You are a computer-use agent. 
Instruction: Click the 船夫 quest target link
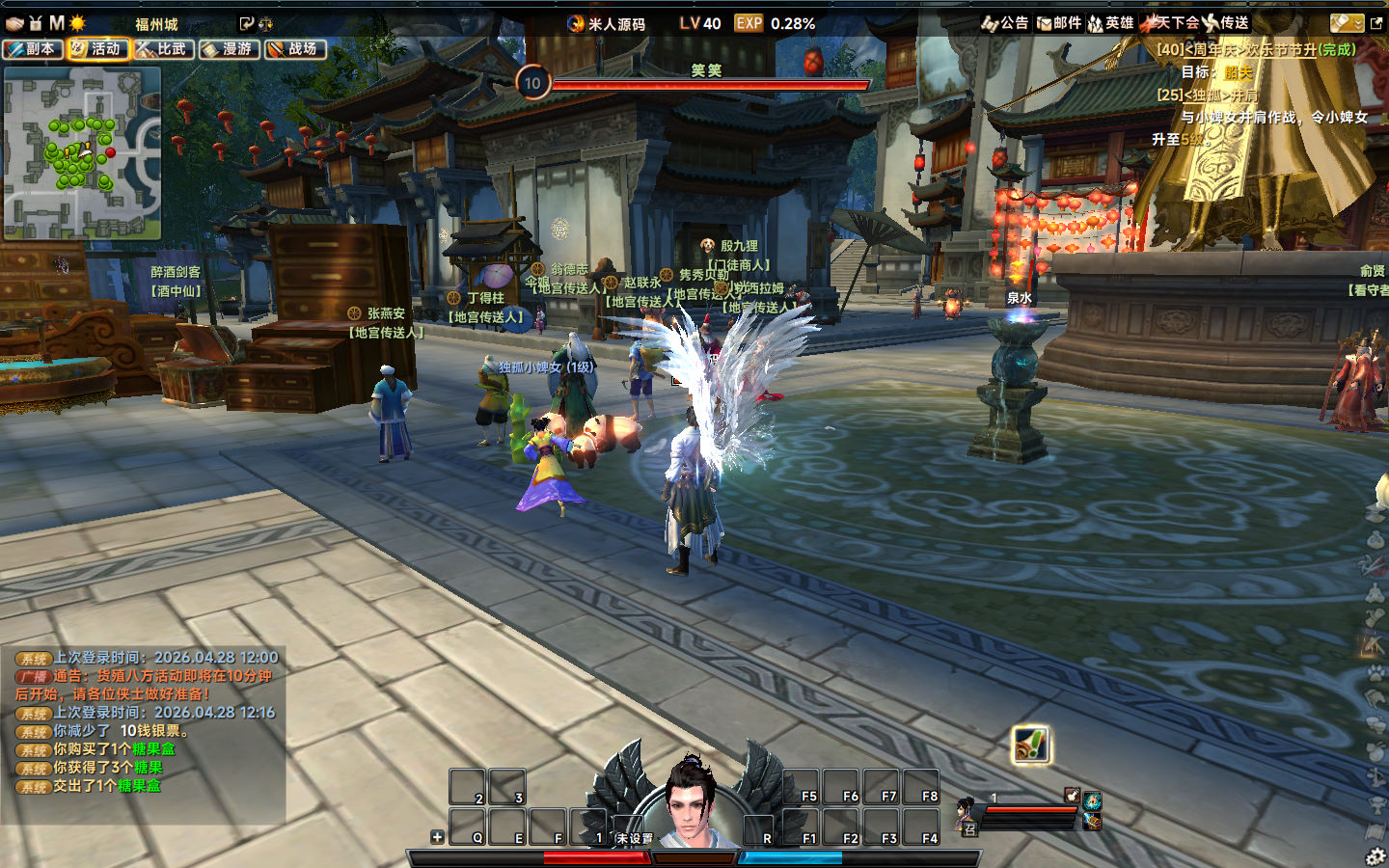[1238, 72]
